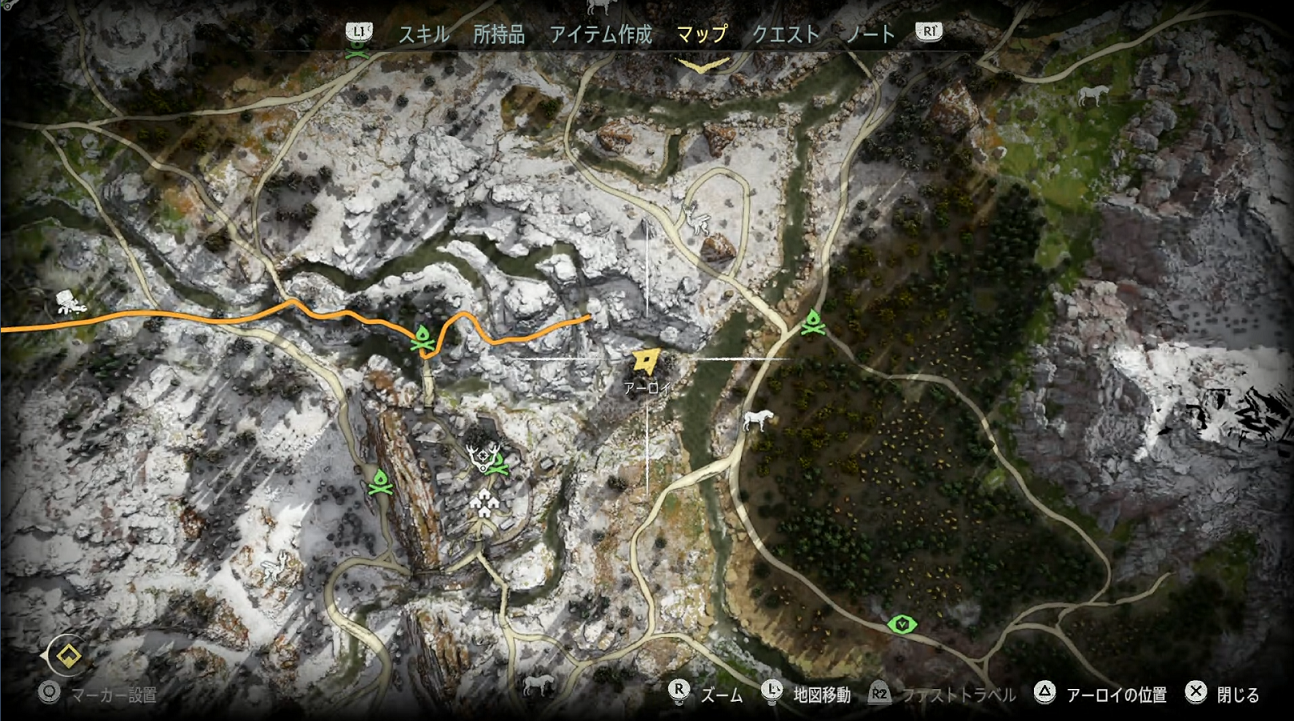The width and height of the screenshot is (1294, 721).
Task: Select the white houses settlement marker
Action: 485,501
